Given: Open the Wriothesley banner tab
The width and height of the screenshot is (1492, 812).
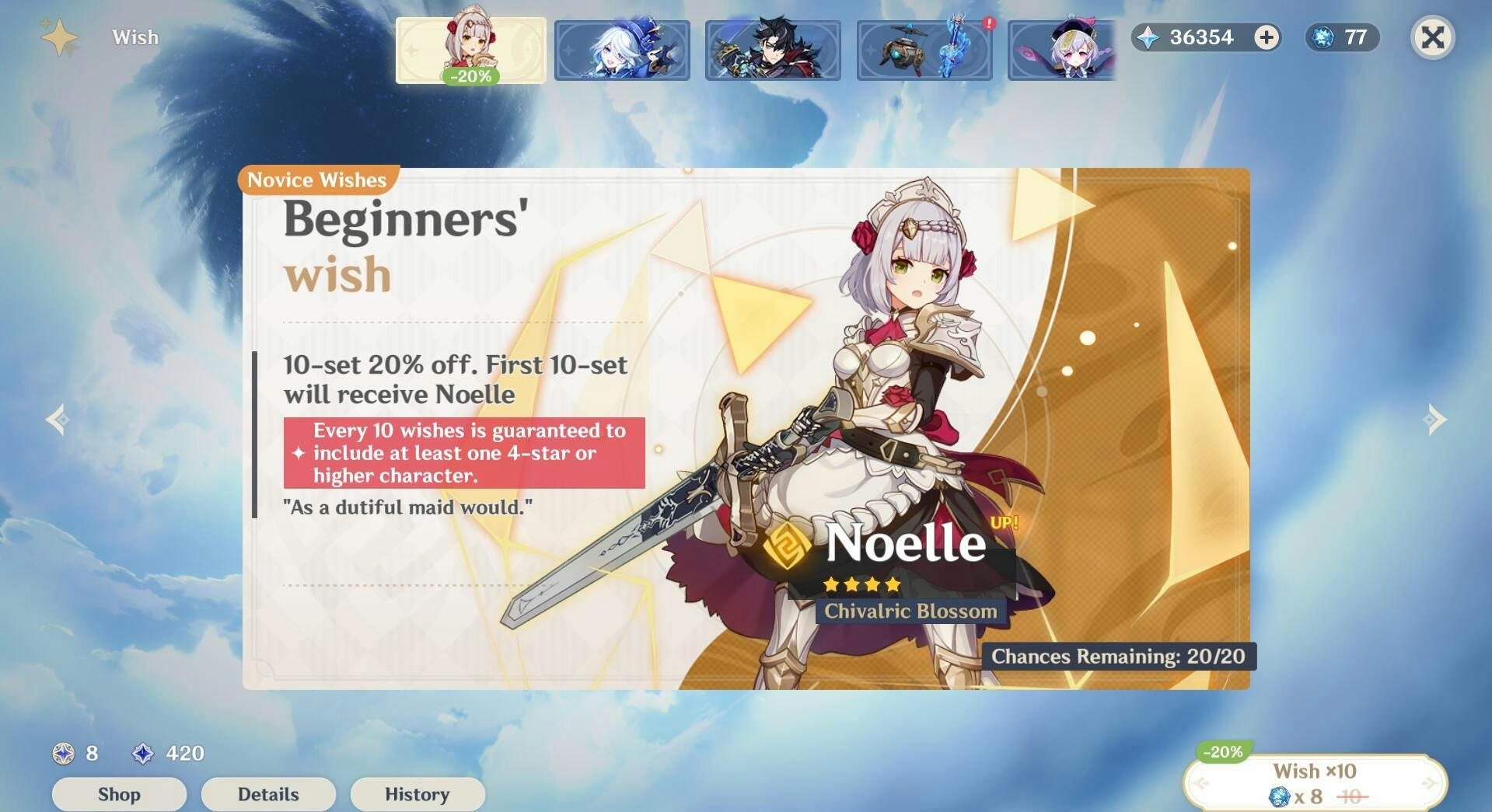Looking at the screenshot, I should pyautogui.click(x=773, y=51).
